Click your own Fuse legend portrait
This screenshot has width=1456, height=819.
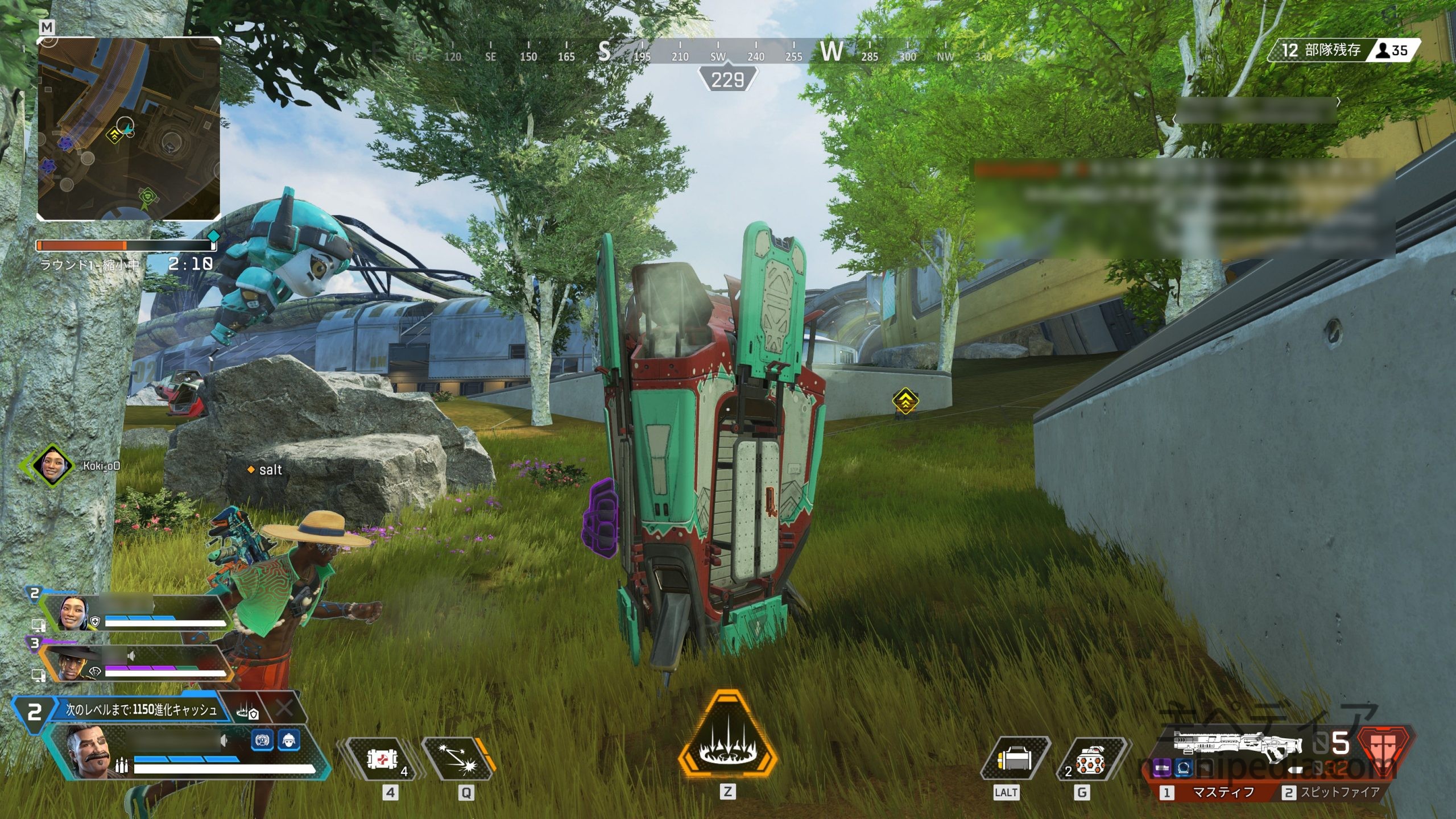(x=85, y=751)
